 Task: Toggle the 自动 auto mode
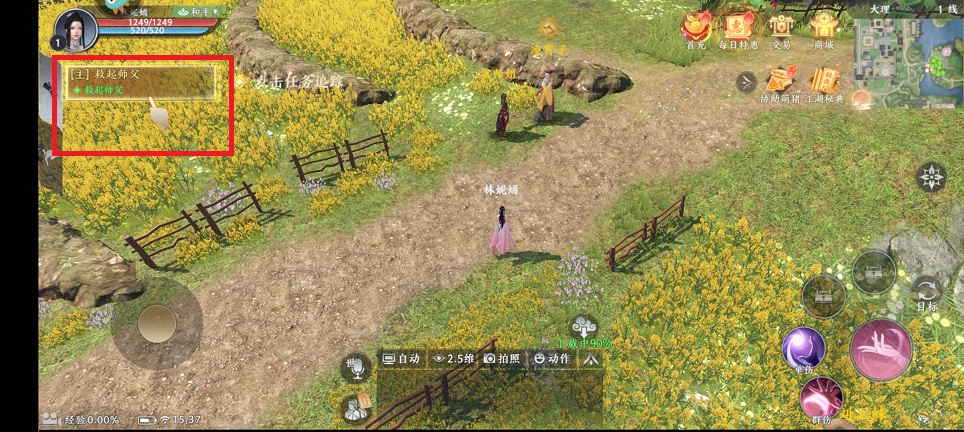tap(402, 358)
